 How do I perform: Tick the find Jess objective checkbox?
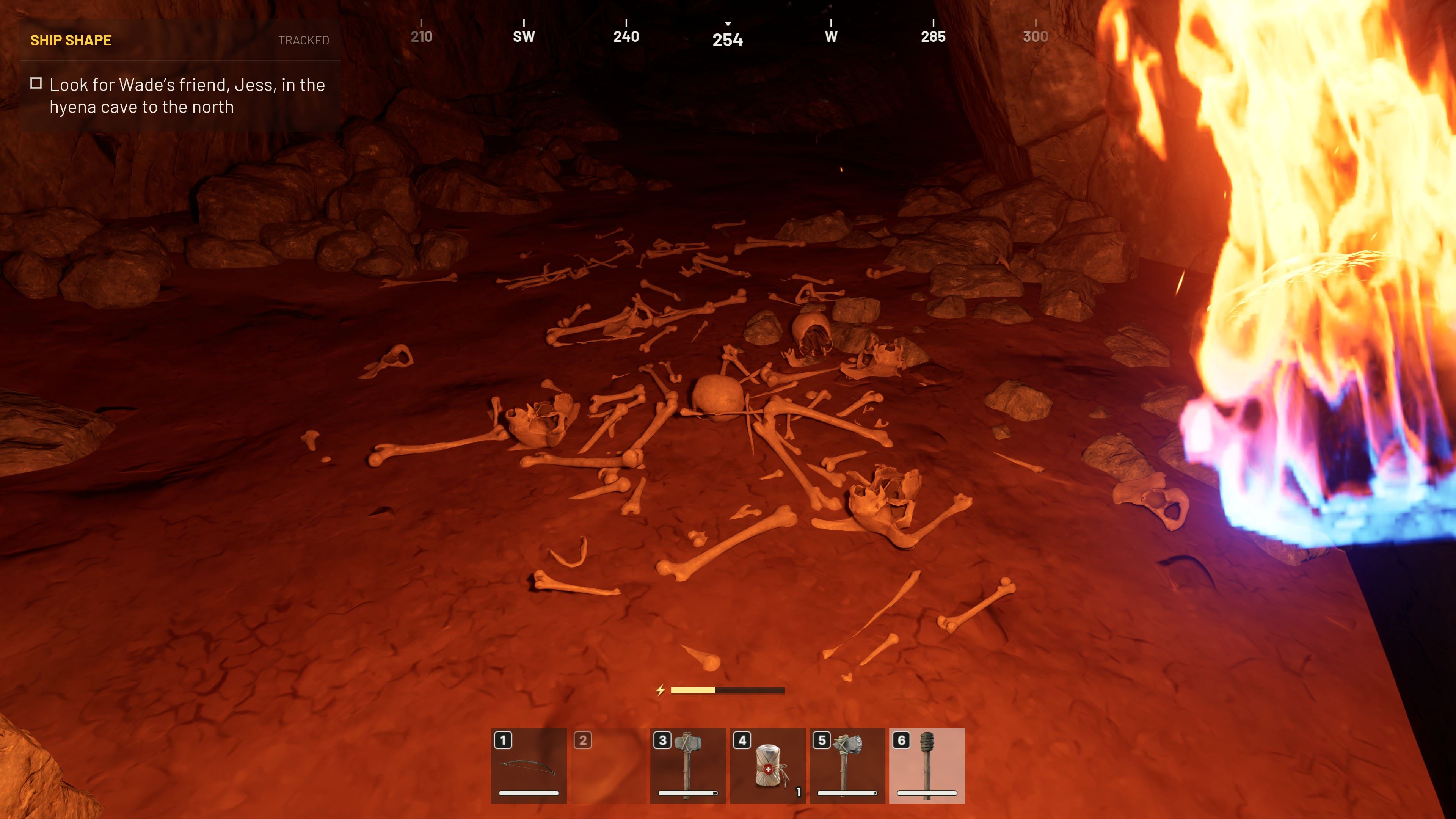coord(36,84)
